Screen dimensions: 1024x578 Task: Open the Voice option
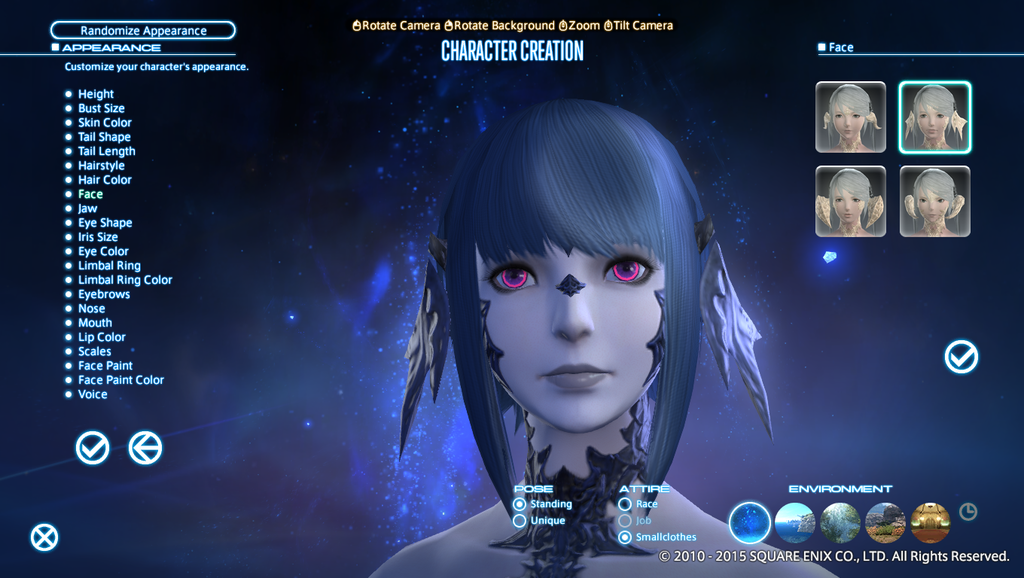[x=92, y=395]
